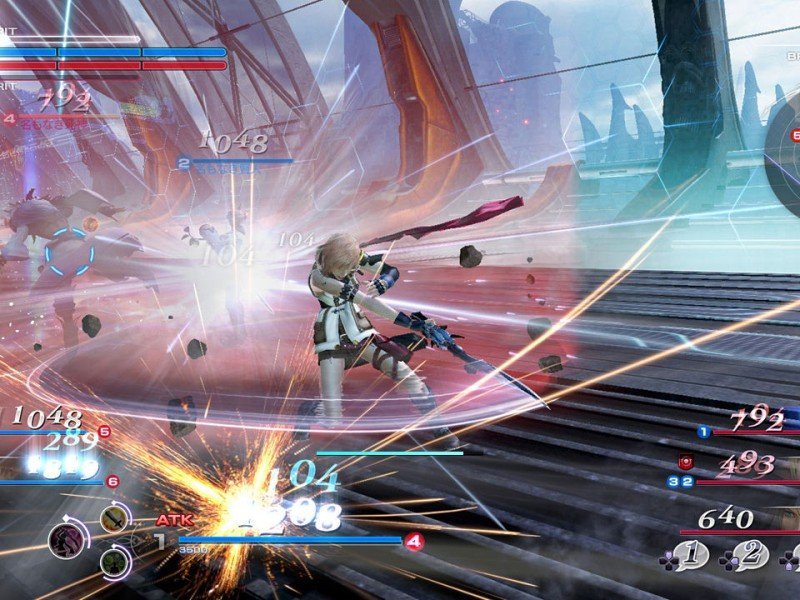Select the large purple character skill icon
This screenshot has height=600, width=800.
(x=66, y=541)
